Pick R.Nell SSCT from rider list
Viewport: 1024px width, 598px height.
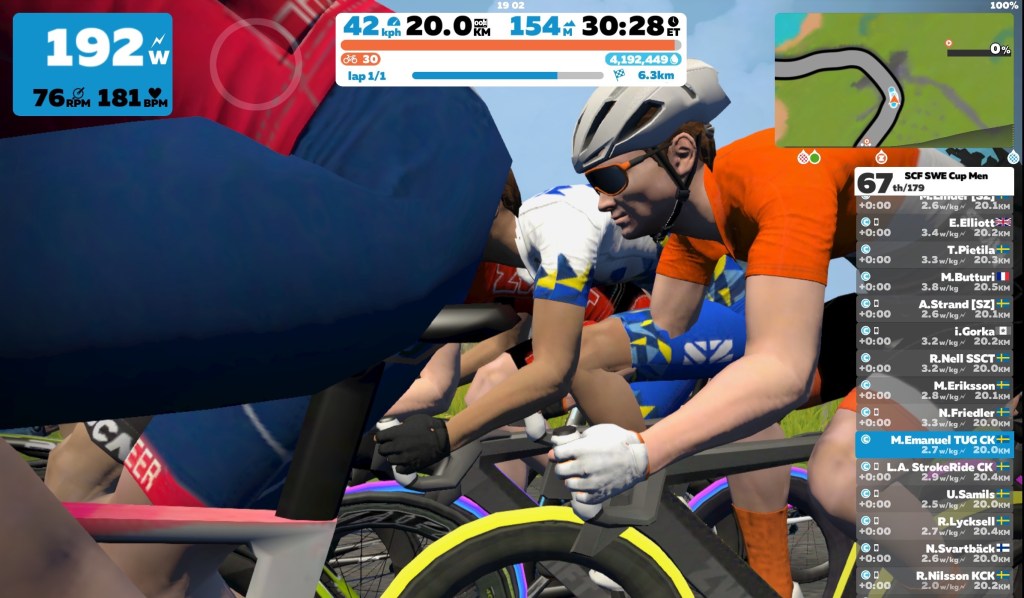[x=934, y=363]
